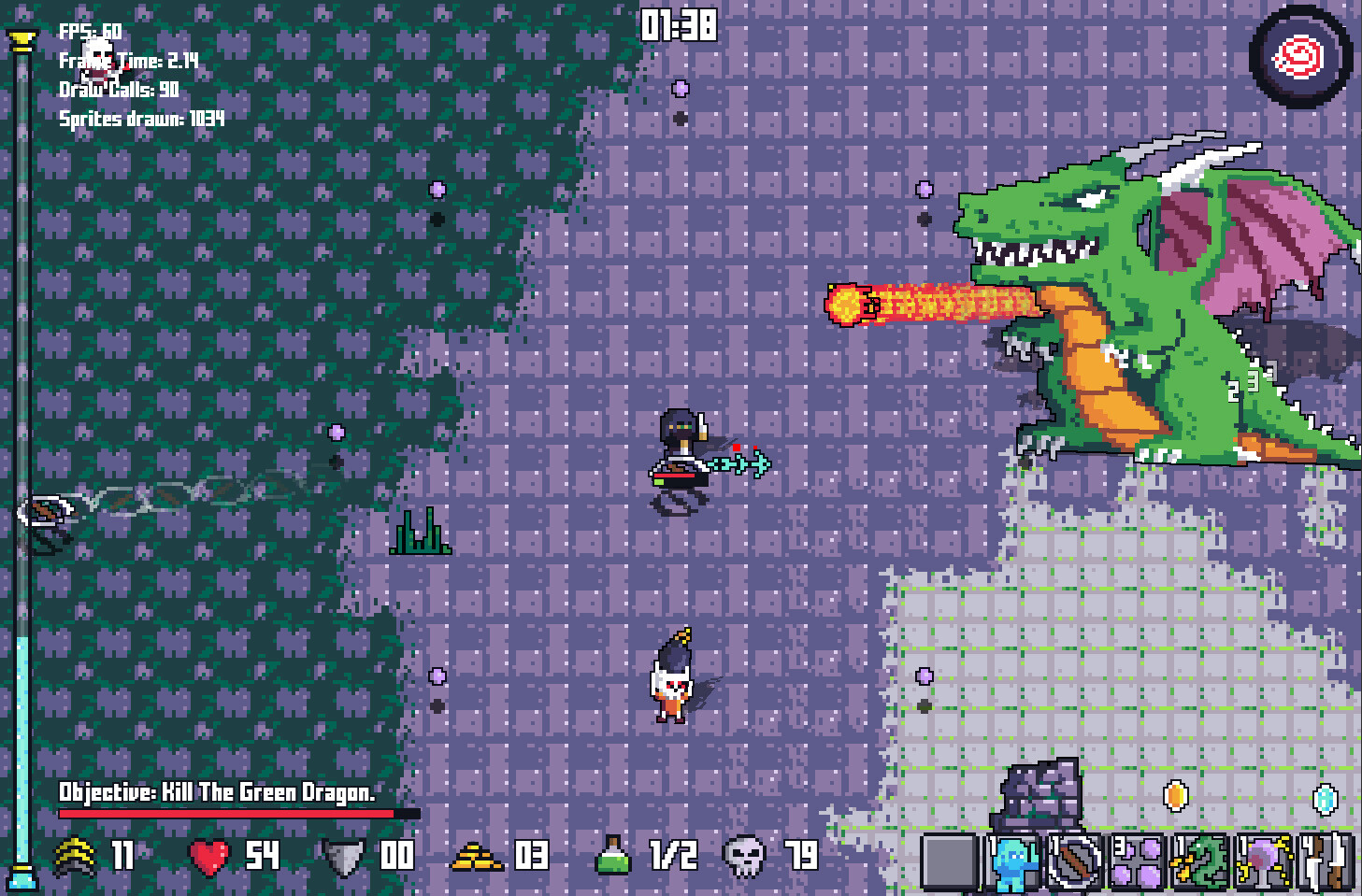Select the wooden shield item slot
The width and height of the screenshot is (1362, 896).
click(x=1074, y=861)
